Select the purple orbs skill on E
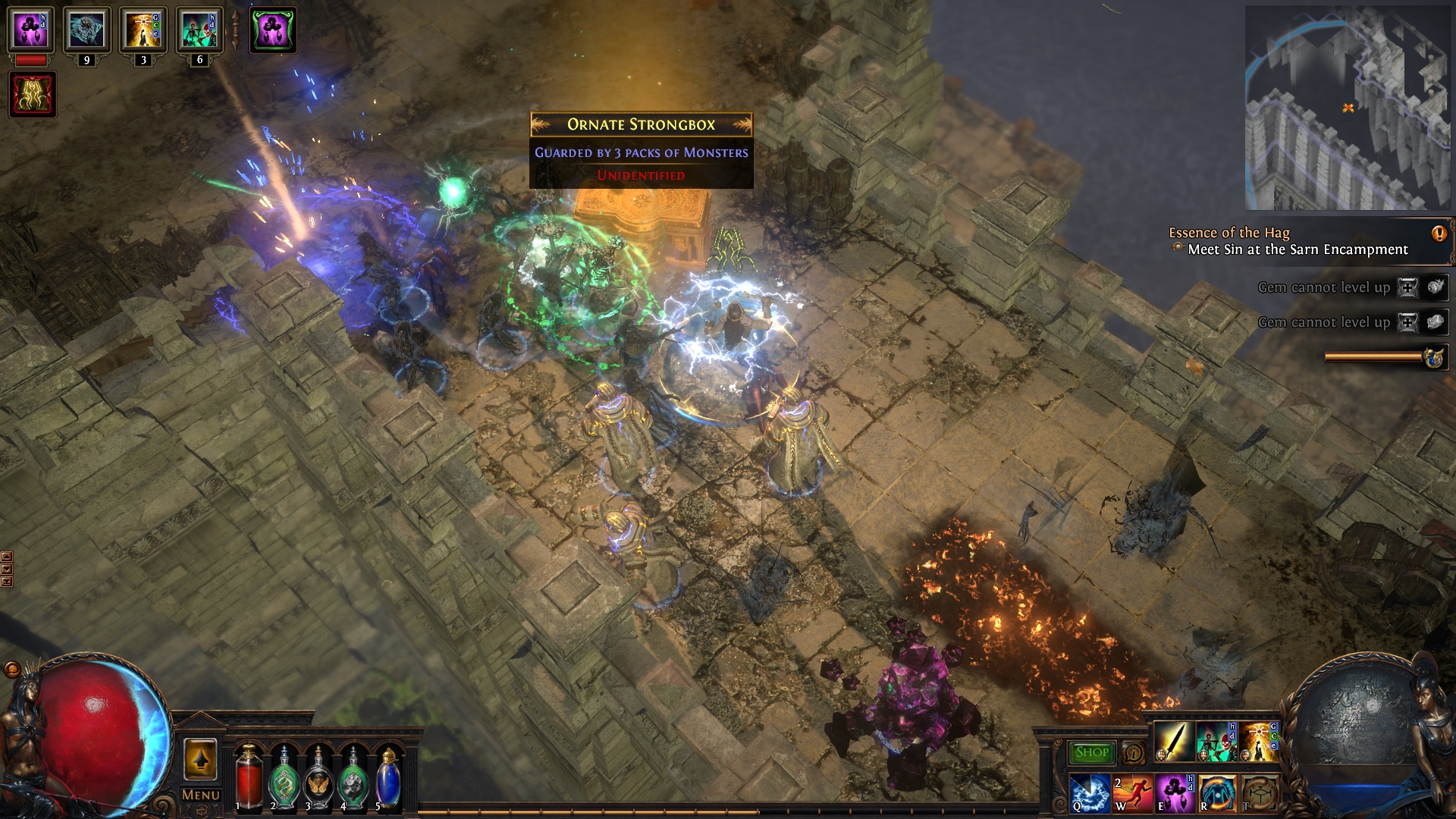The image size is (1456, 819). tap(1175, 793)
